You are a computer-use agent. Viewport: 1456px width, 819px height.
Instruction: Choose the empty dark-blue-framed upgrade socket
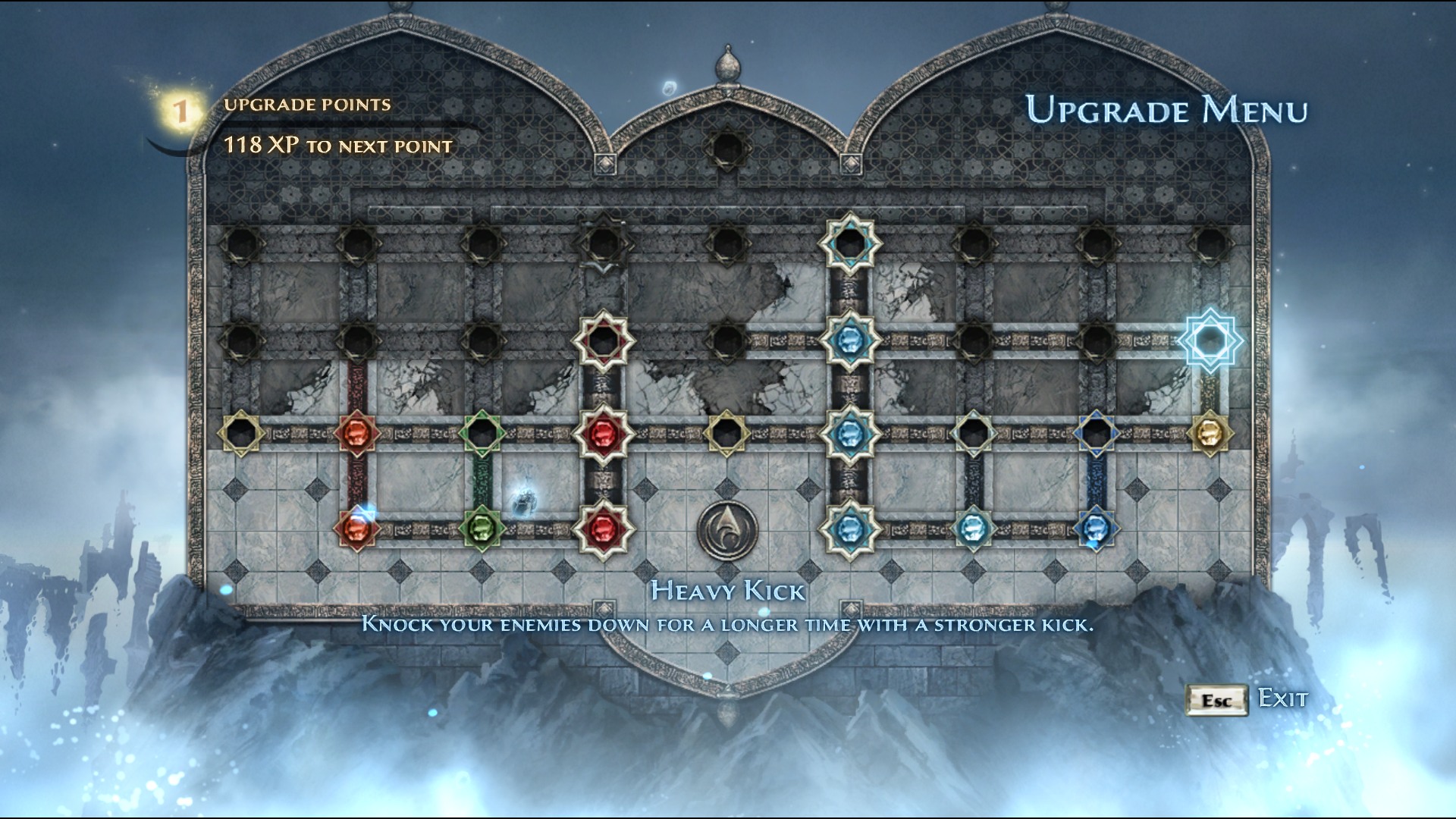coord(1096,433)
